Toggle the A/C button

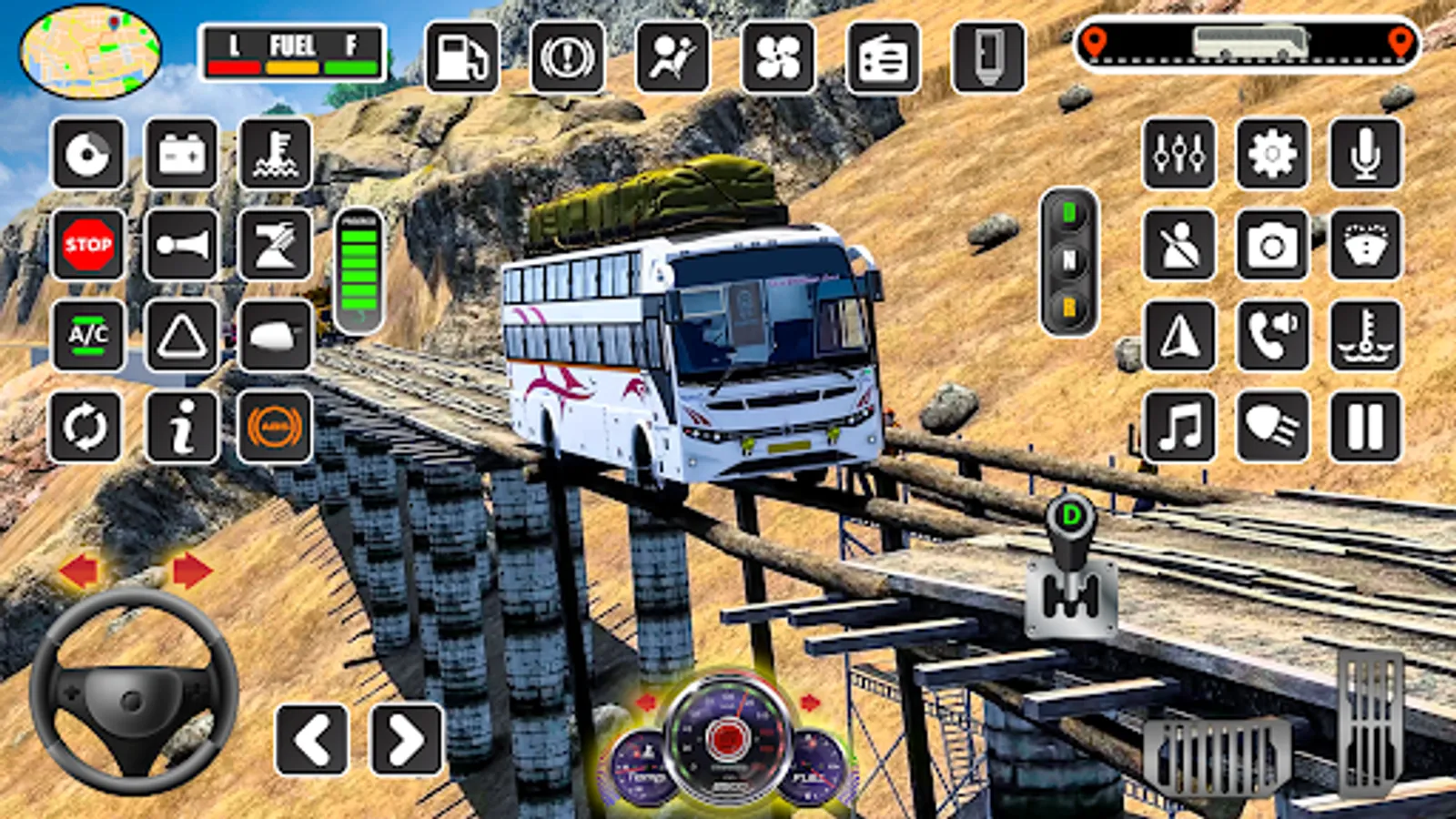pos(88,336)
